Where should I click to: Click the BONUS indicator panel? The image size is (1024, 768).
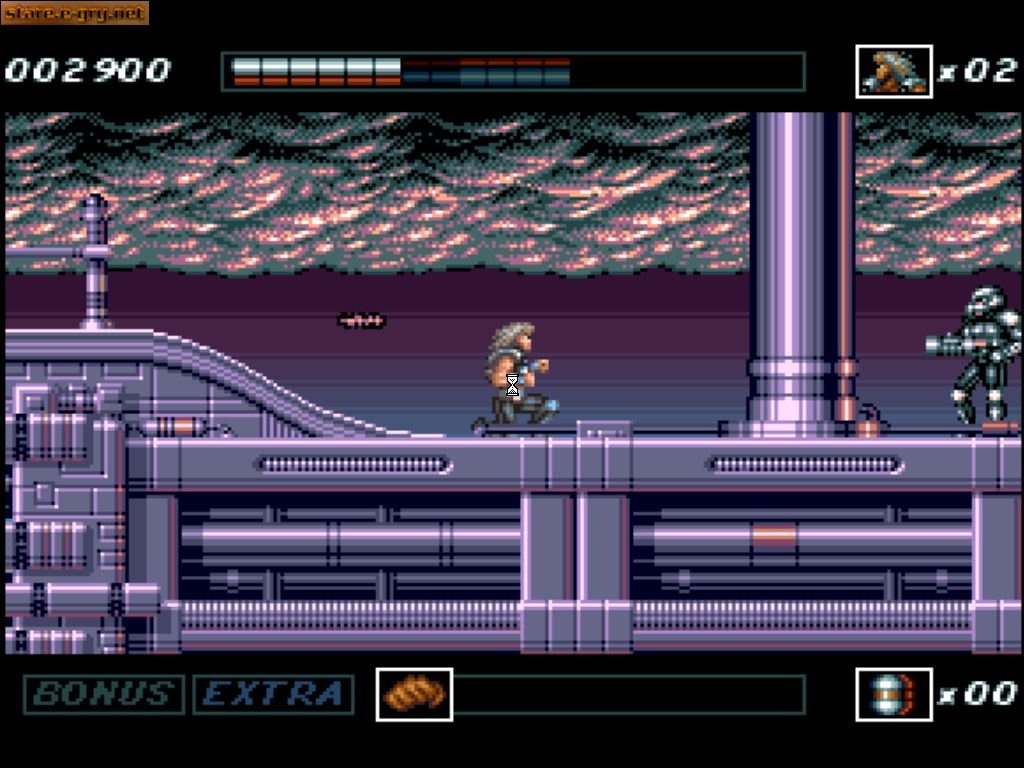tap(104, 694)
